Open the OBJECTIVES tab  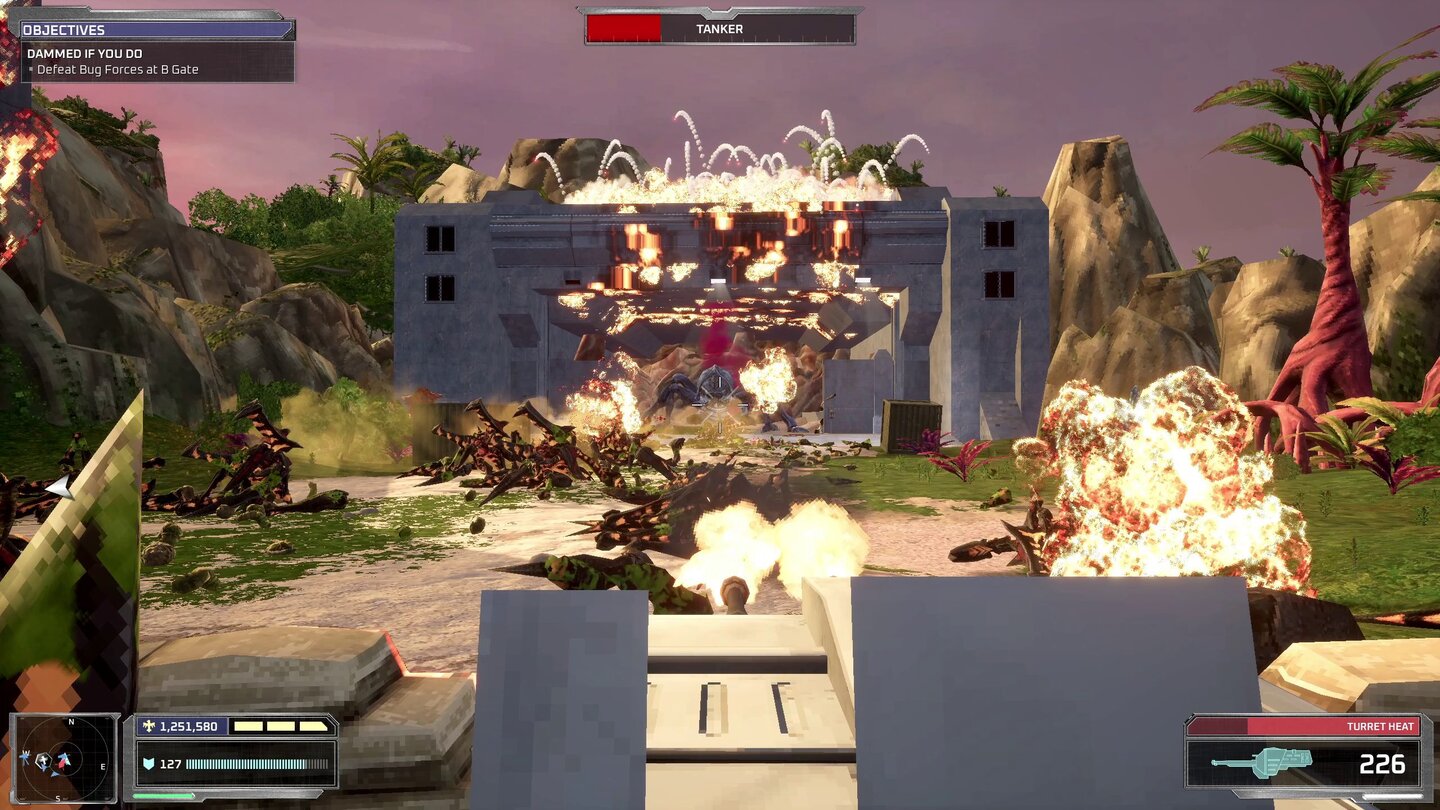pyautogui.click(x=63, y=29)
